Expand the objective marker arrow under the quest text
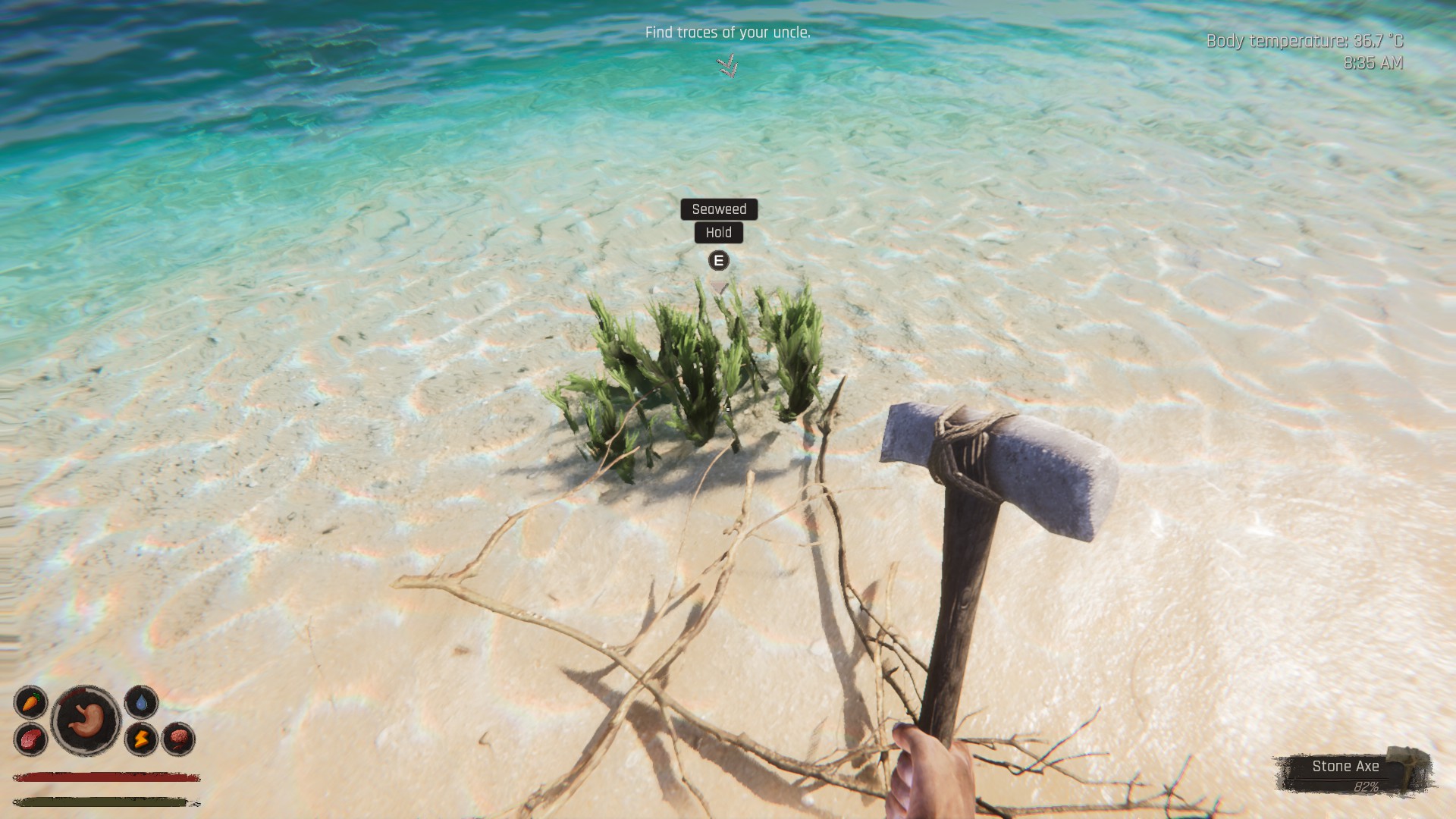This screenshot has width=1456, height=819. point(727,67)
